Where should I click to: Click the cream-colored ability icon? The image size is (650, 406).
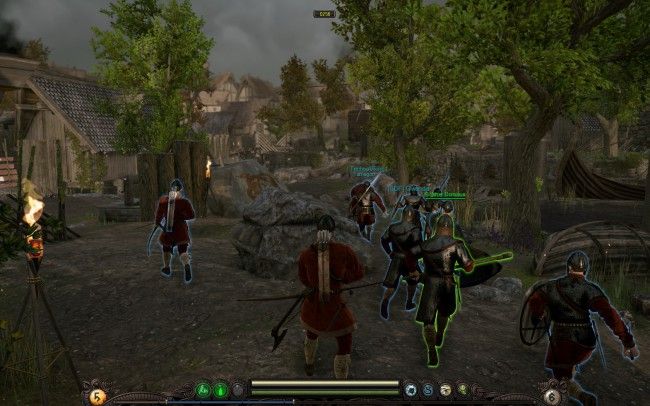[x=446, y=388]
